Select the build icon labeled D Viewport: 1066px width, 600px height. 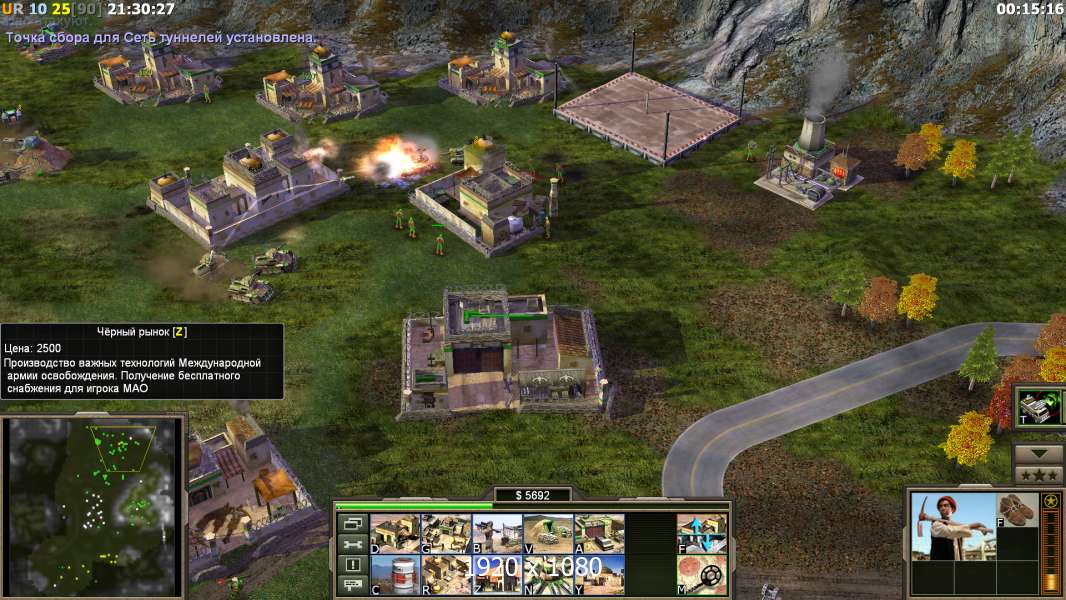pyautogui.click(x=395, y=533)
